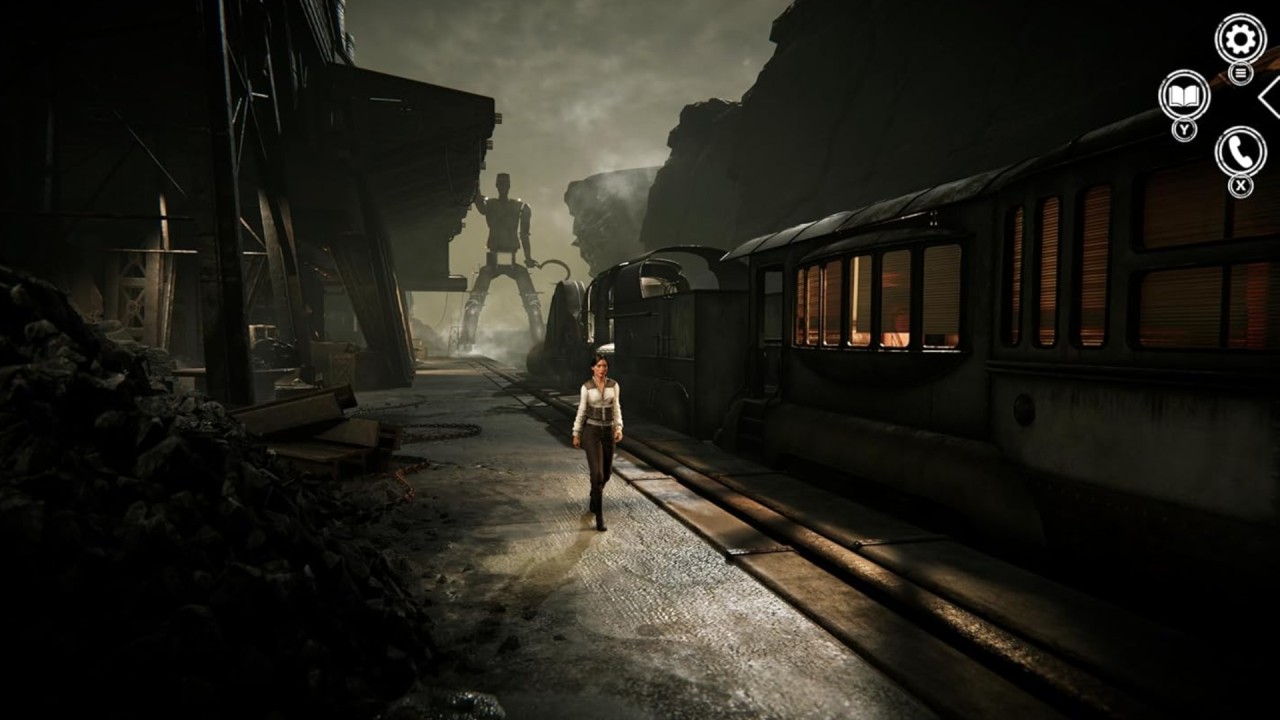Open the open-book journal icon
The height and width of the screenshot is (720, 1280).
click(x=1184, y=96)
